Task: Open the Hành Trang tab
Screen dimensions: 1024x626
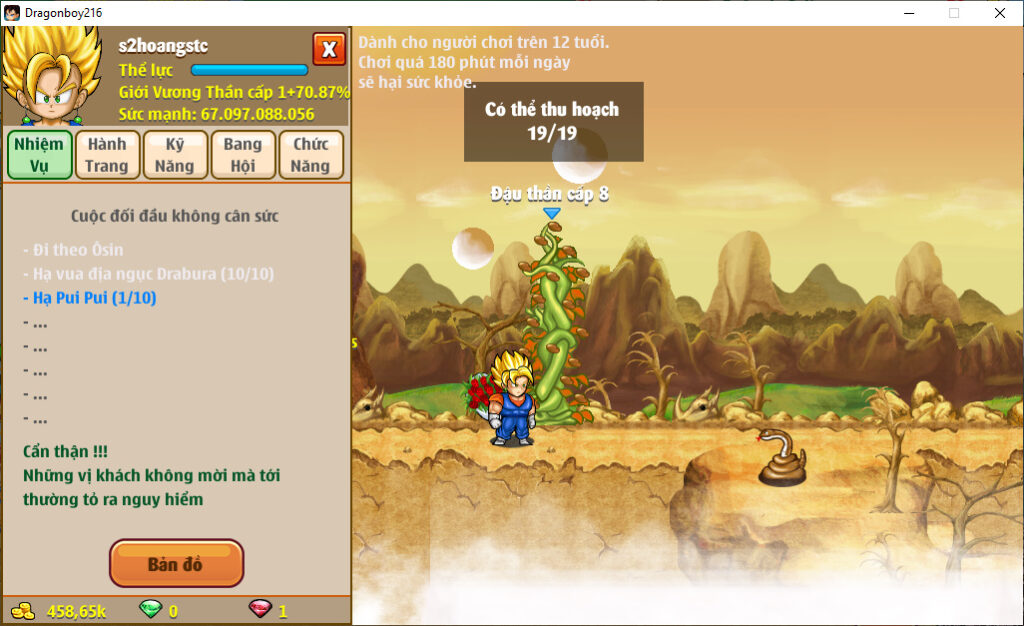Action: point(107,155)
